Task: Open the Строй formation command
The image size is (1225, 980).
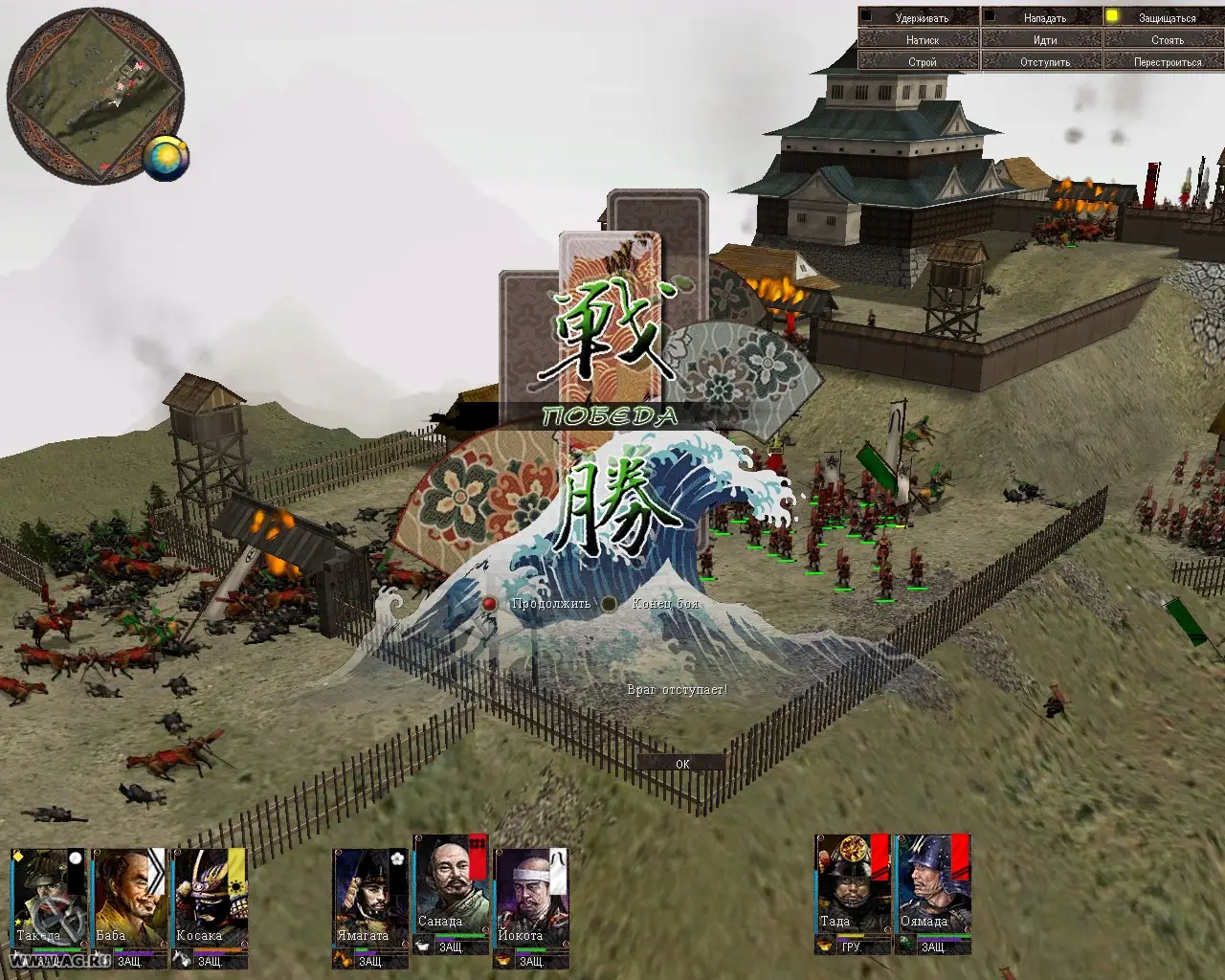Action: coord(918,62)
